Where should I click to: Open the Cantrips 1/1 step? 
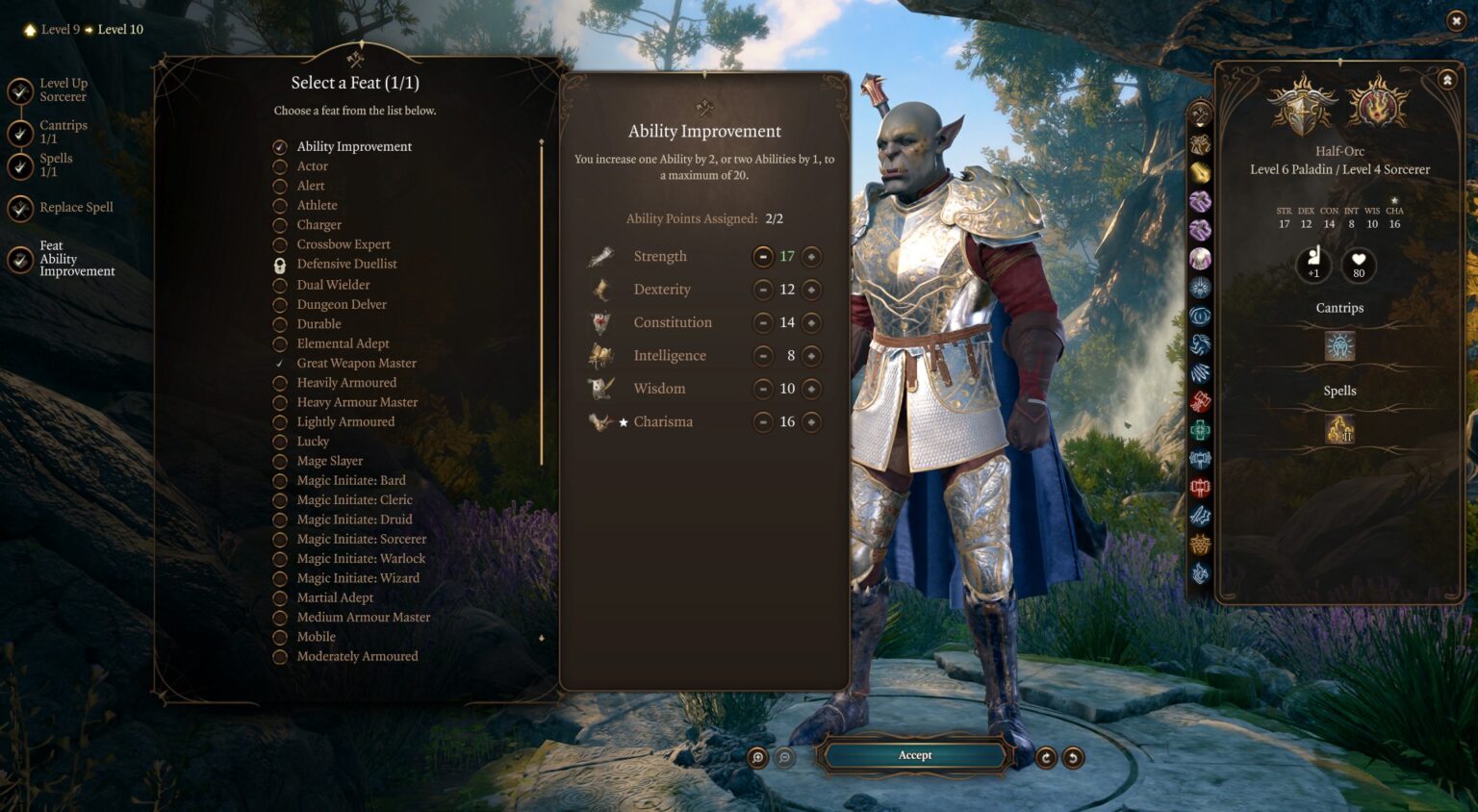click(64, 131)
